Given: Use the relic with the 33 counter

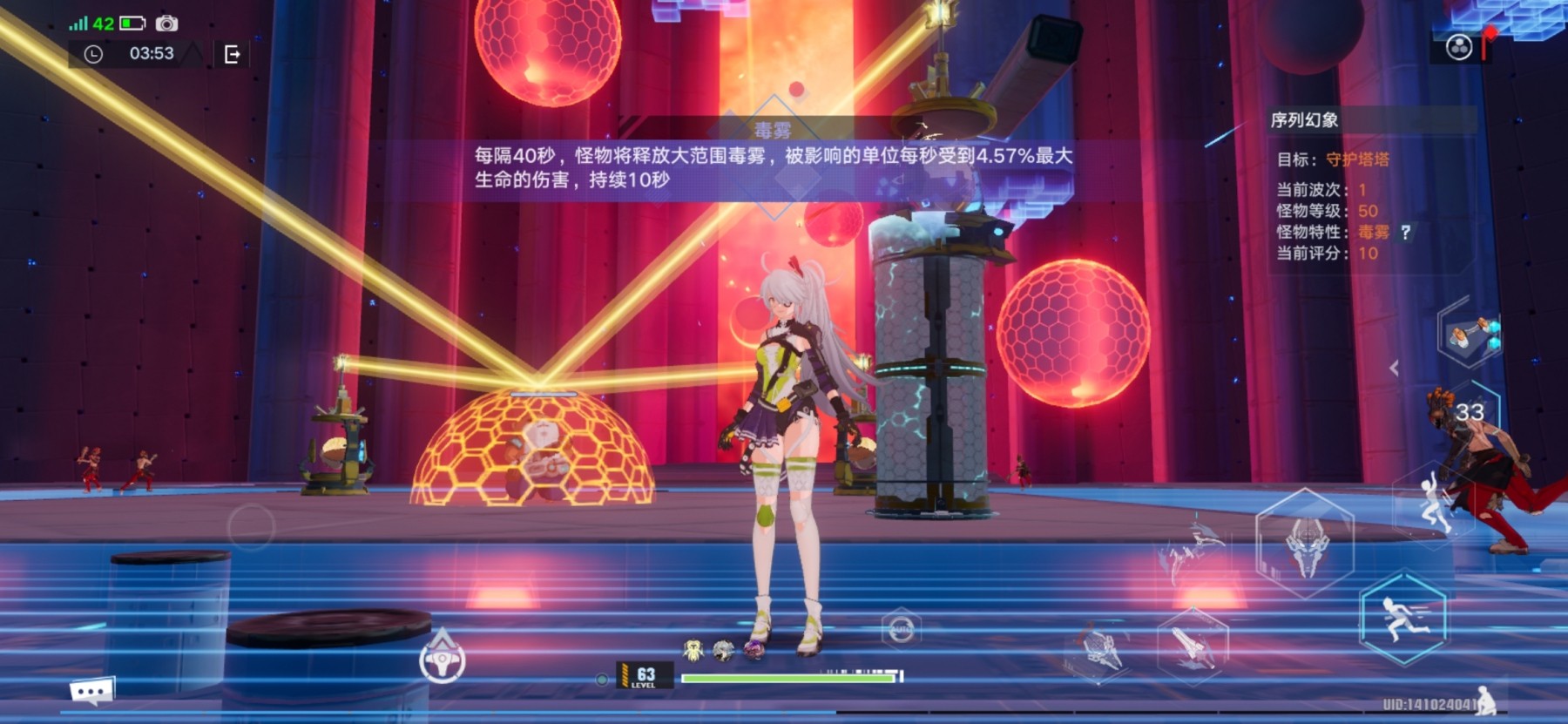Looking at the screenshot, I should click(x=1470, y=414).
